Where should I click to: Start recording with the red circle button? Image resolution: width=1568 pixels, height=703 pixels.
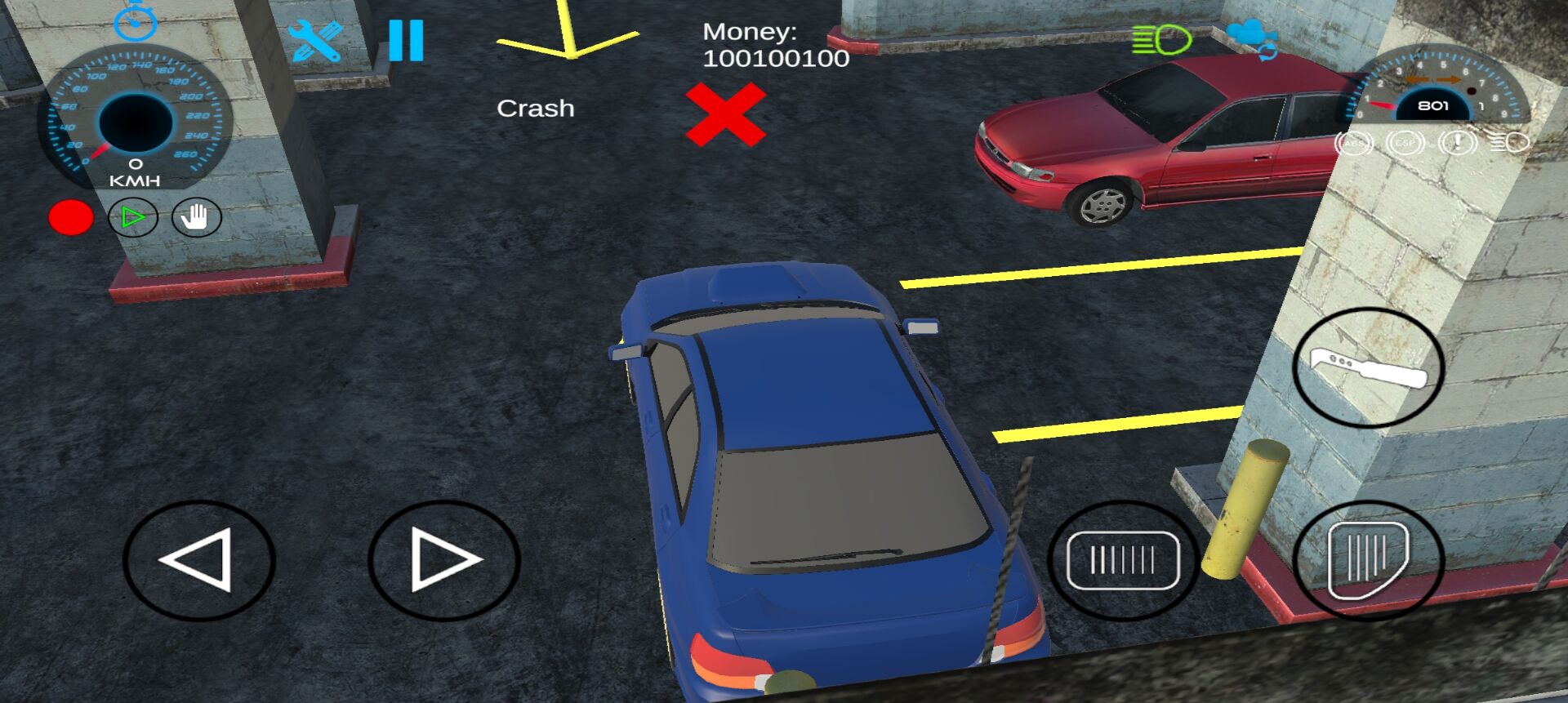pyautogui.click(x=71, y=218)
